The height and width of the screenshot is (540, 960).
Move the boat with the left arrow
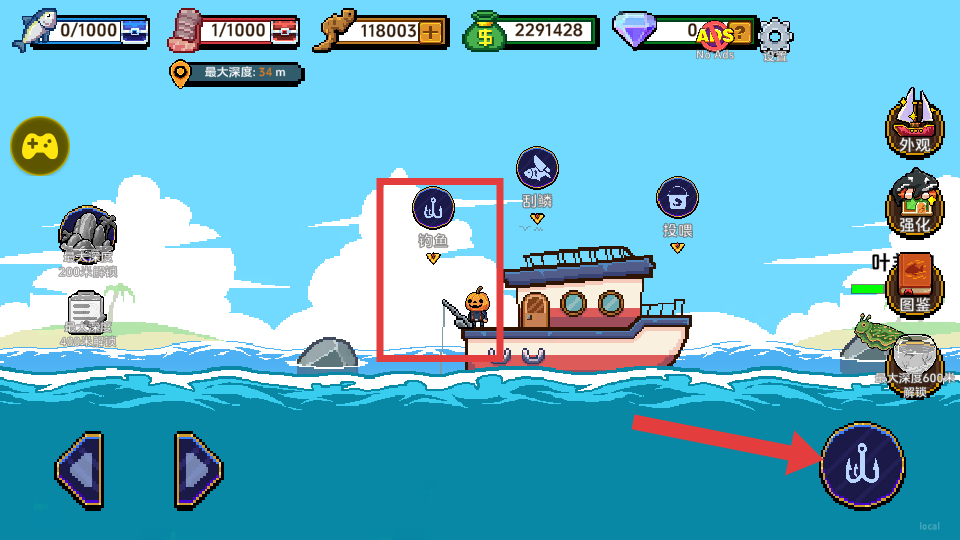tap(79, 468)
